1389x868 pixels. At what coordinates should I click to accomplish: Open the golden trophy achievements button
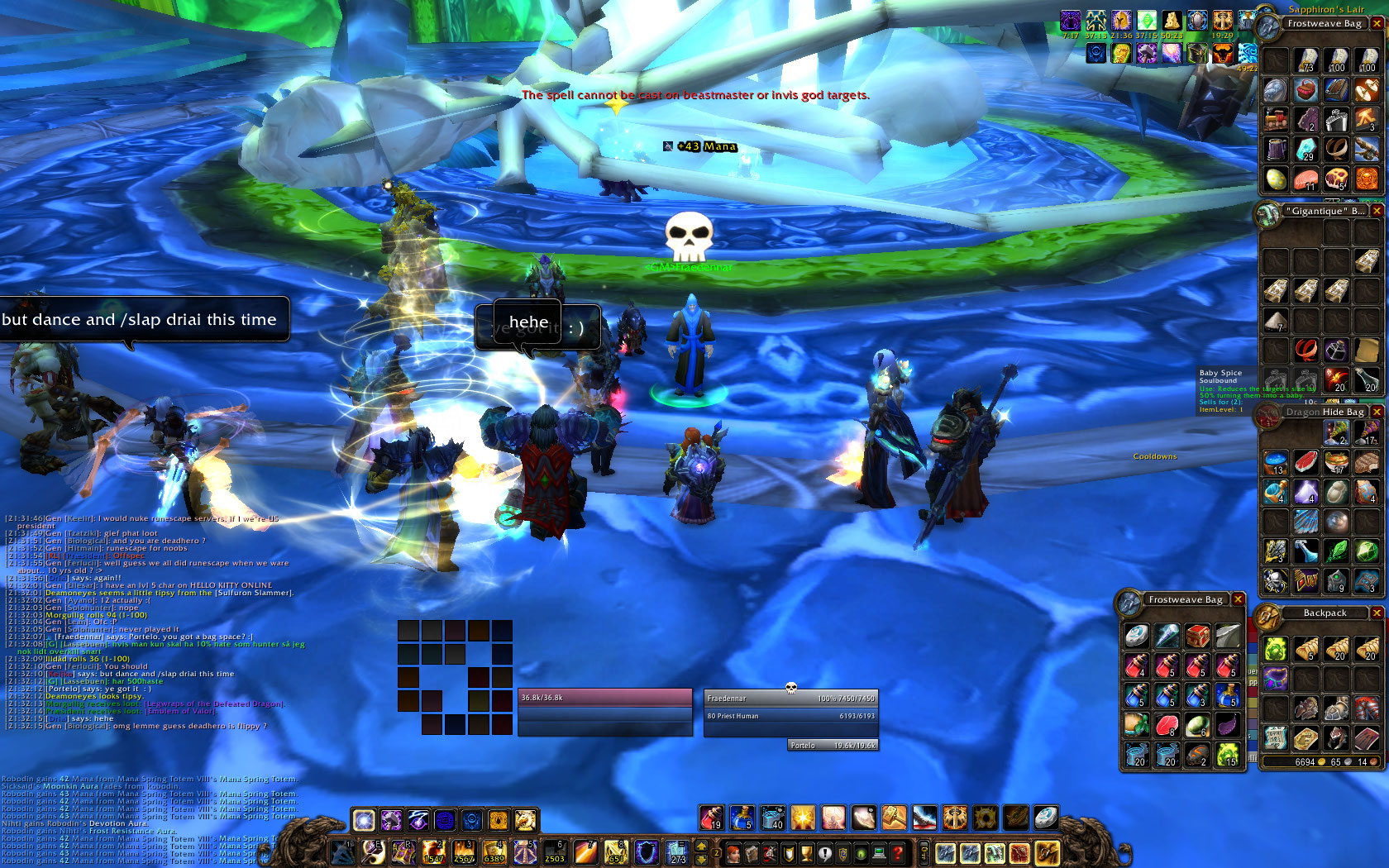coord(806,852)
